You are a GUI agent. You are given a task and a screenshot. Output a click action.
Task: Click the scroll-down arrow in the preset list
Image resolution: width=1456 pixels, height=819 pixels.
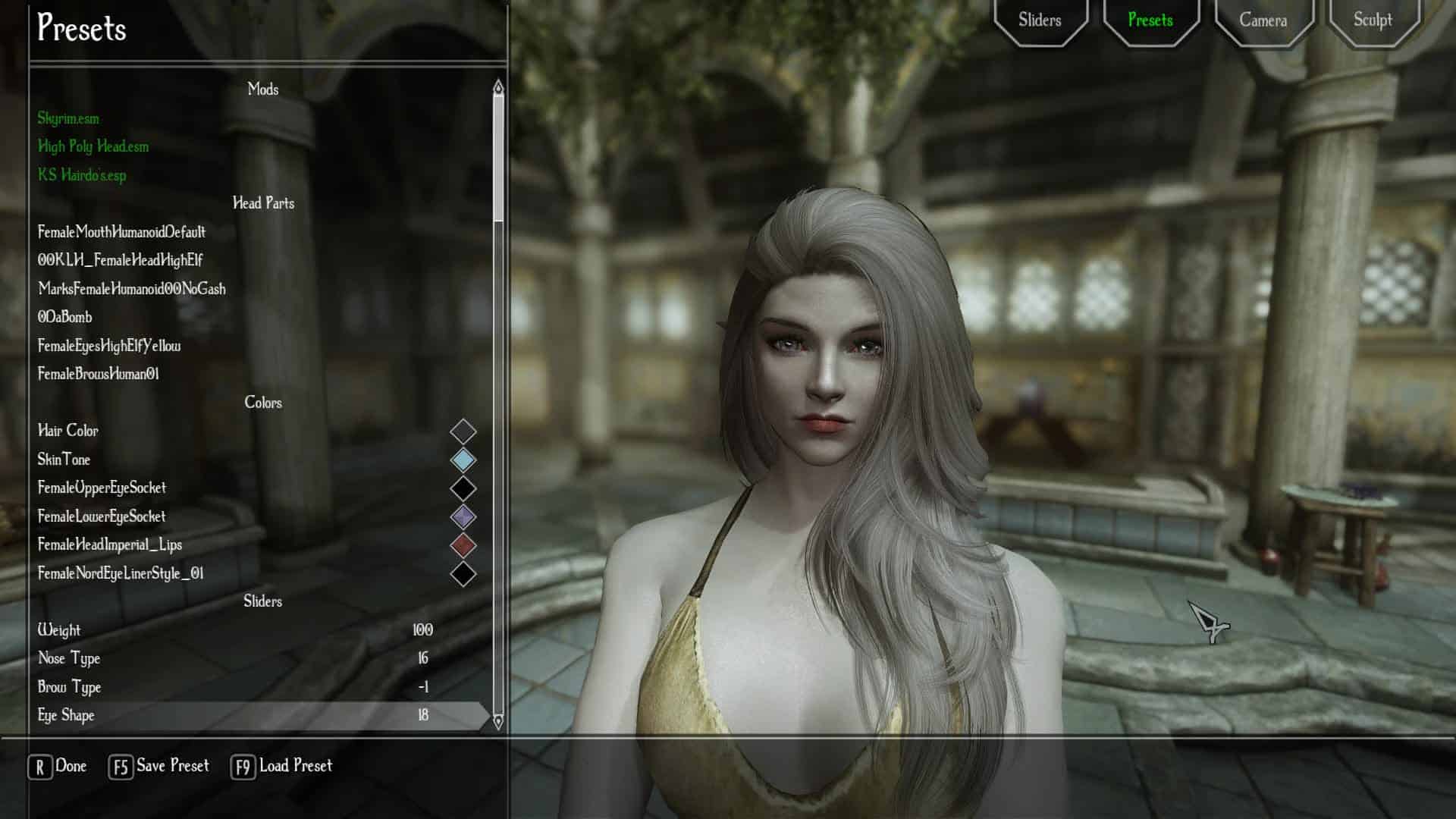click(498, 721)
